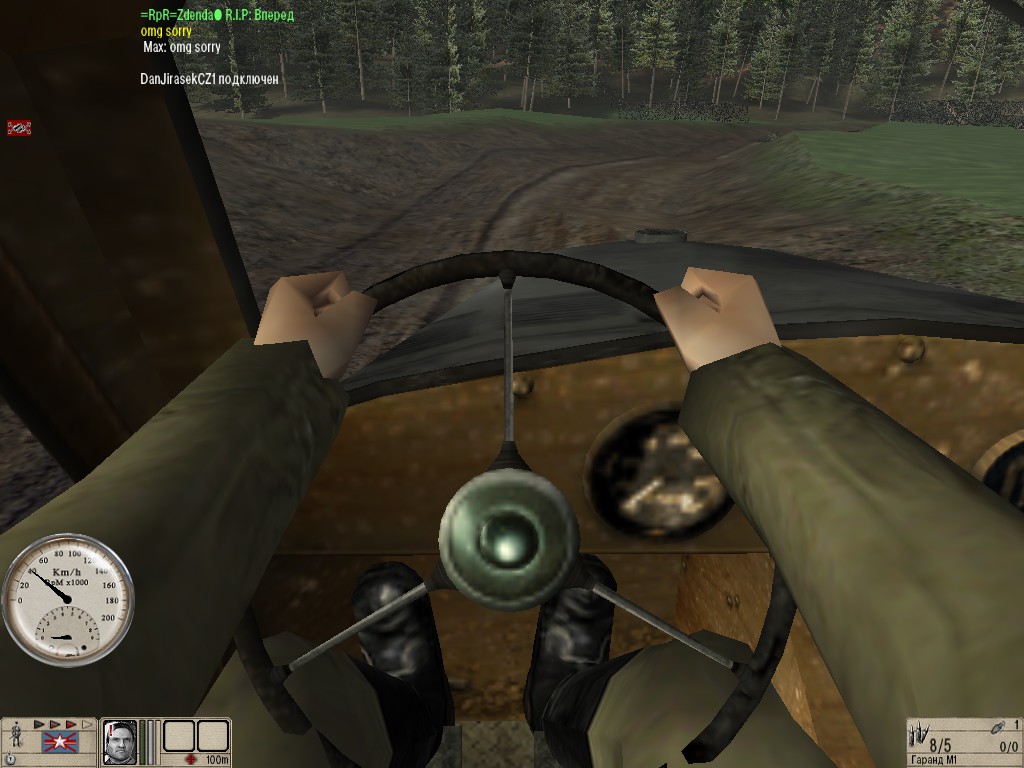Select the player face portrait
The image size is (1024, 768).
click(x=120, y=743)
